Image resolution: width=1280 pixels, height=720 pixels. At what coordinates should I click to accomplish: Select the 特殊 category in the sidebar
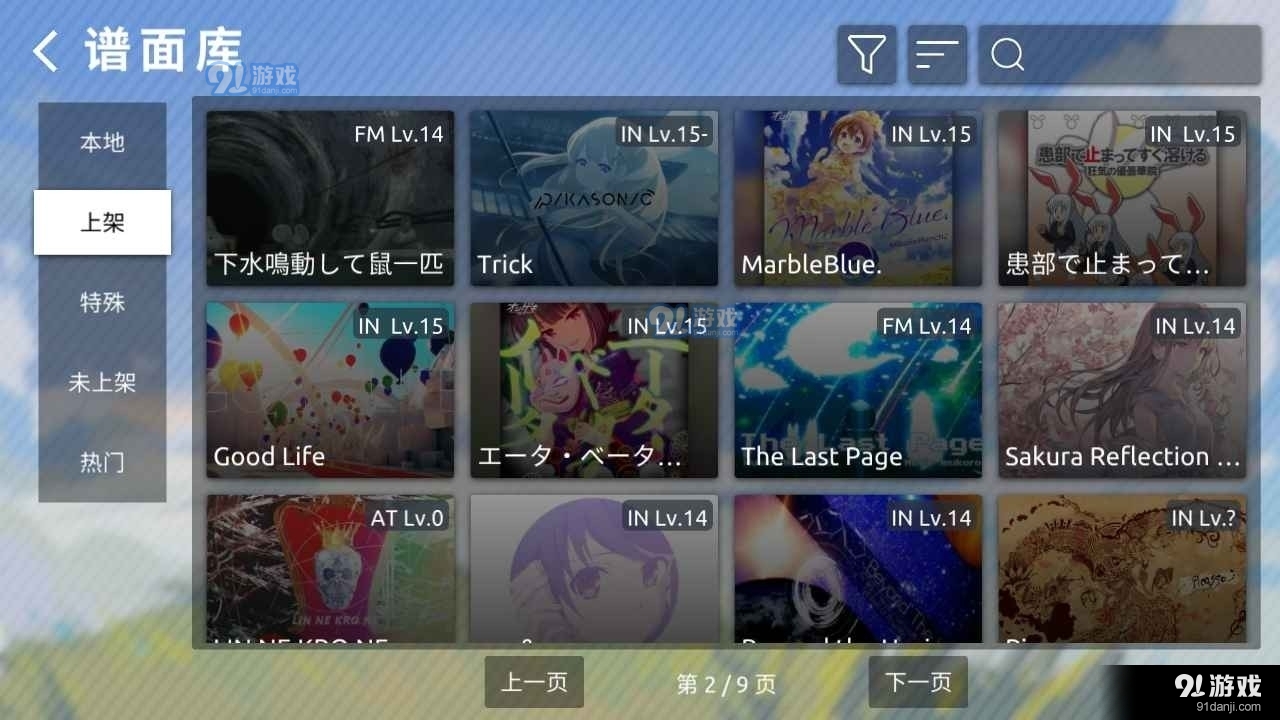pos(101,302)
